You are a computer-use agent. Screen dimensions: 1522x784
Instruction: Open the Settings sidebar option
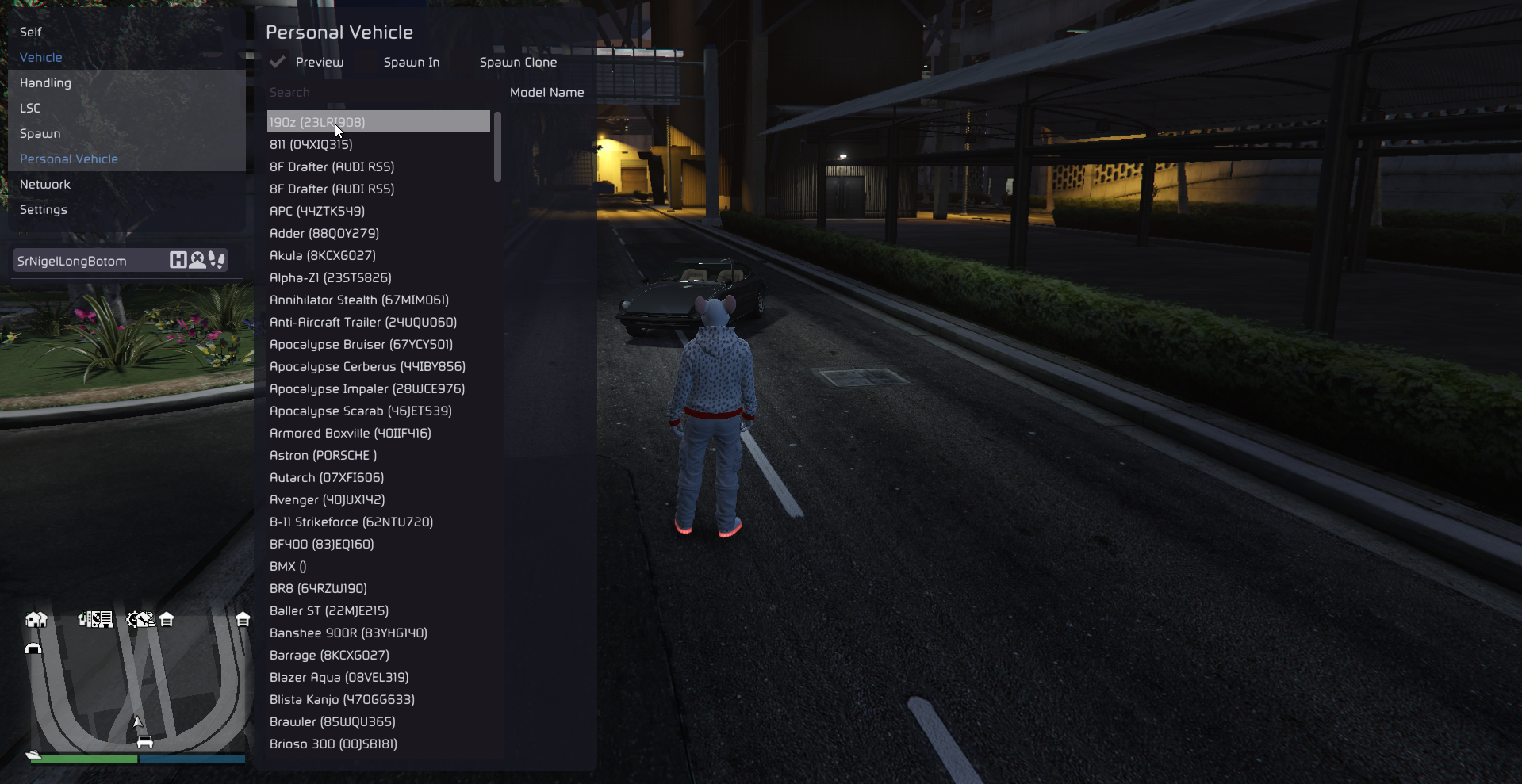(x=43, y=209)
